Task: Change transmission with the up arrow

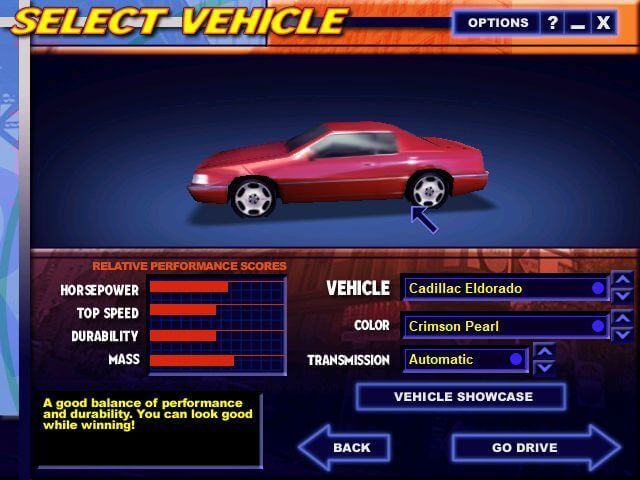Action: 544,351
